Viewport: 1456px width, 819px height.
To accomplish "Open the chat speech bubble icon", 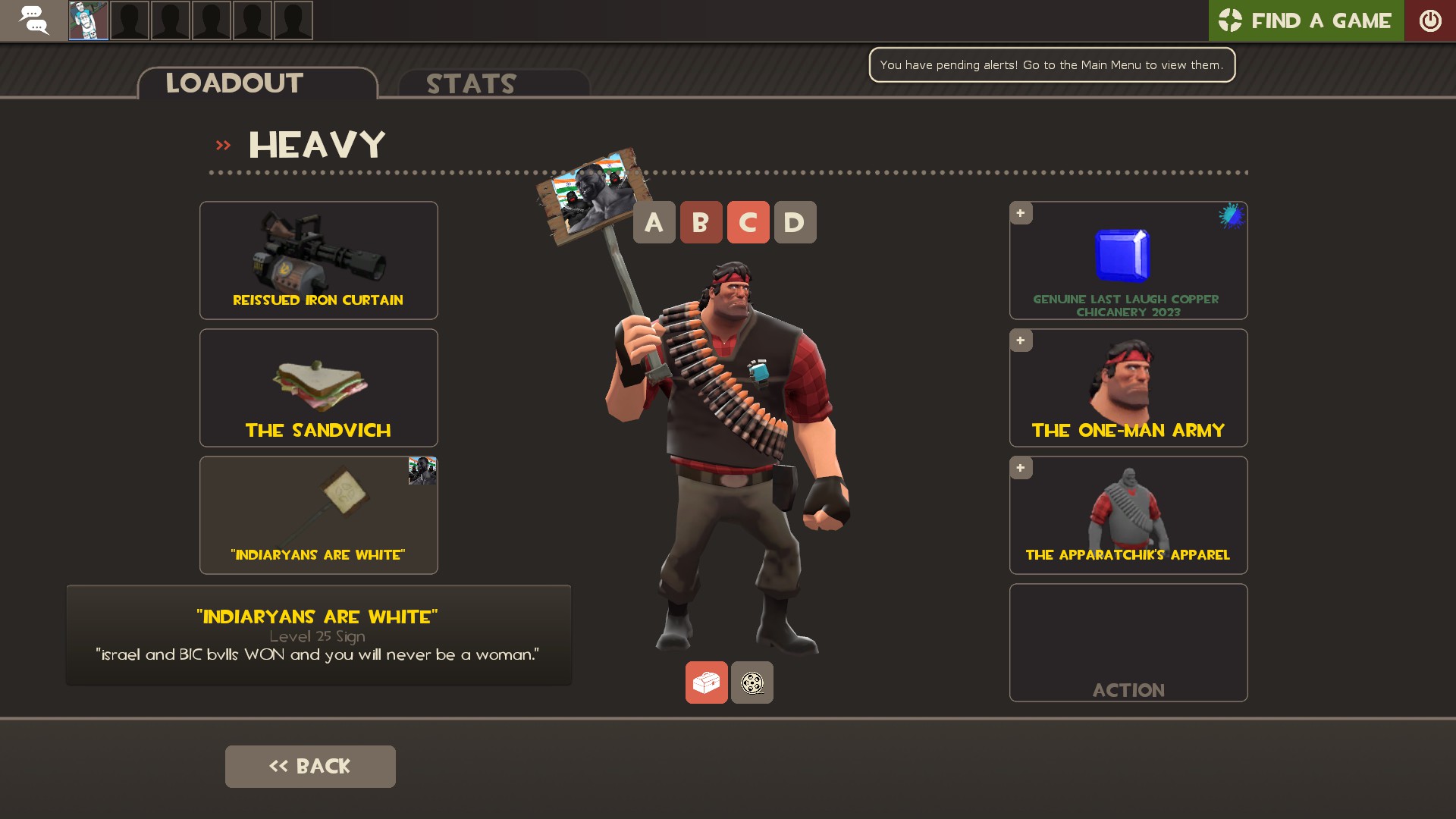I will pyautogui.click(x=33, y=20).
